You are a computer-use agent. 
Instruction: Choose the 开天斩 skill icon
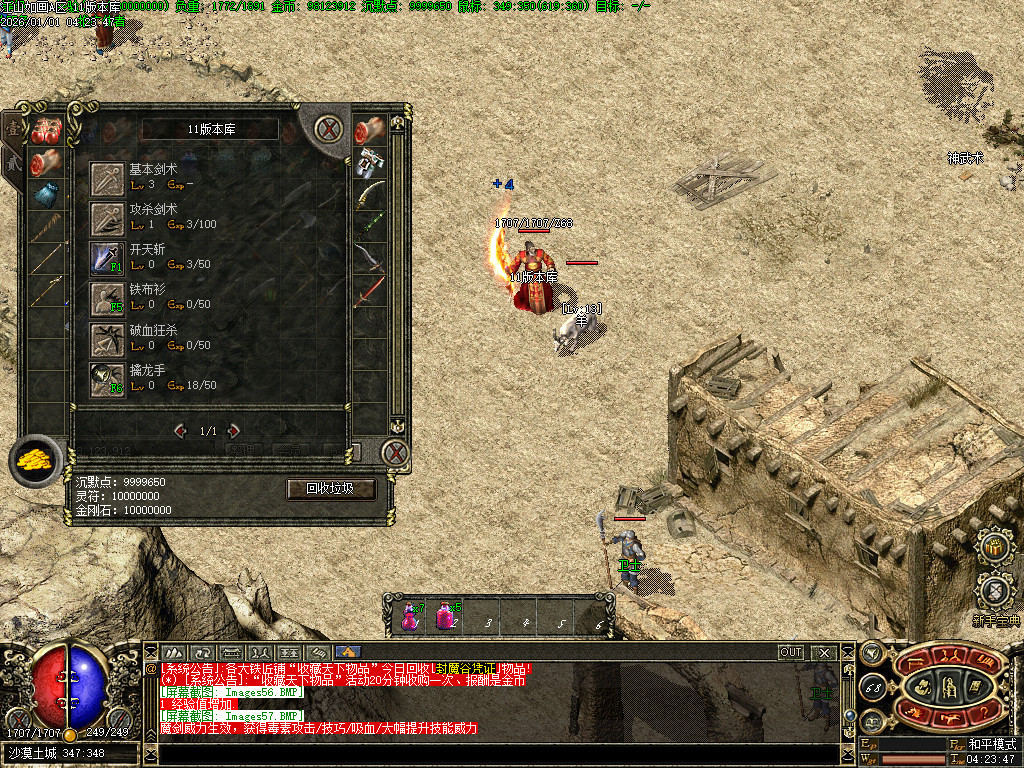106,258
